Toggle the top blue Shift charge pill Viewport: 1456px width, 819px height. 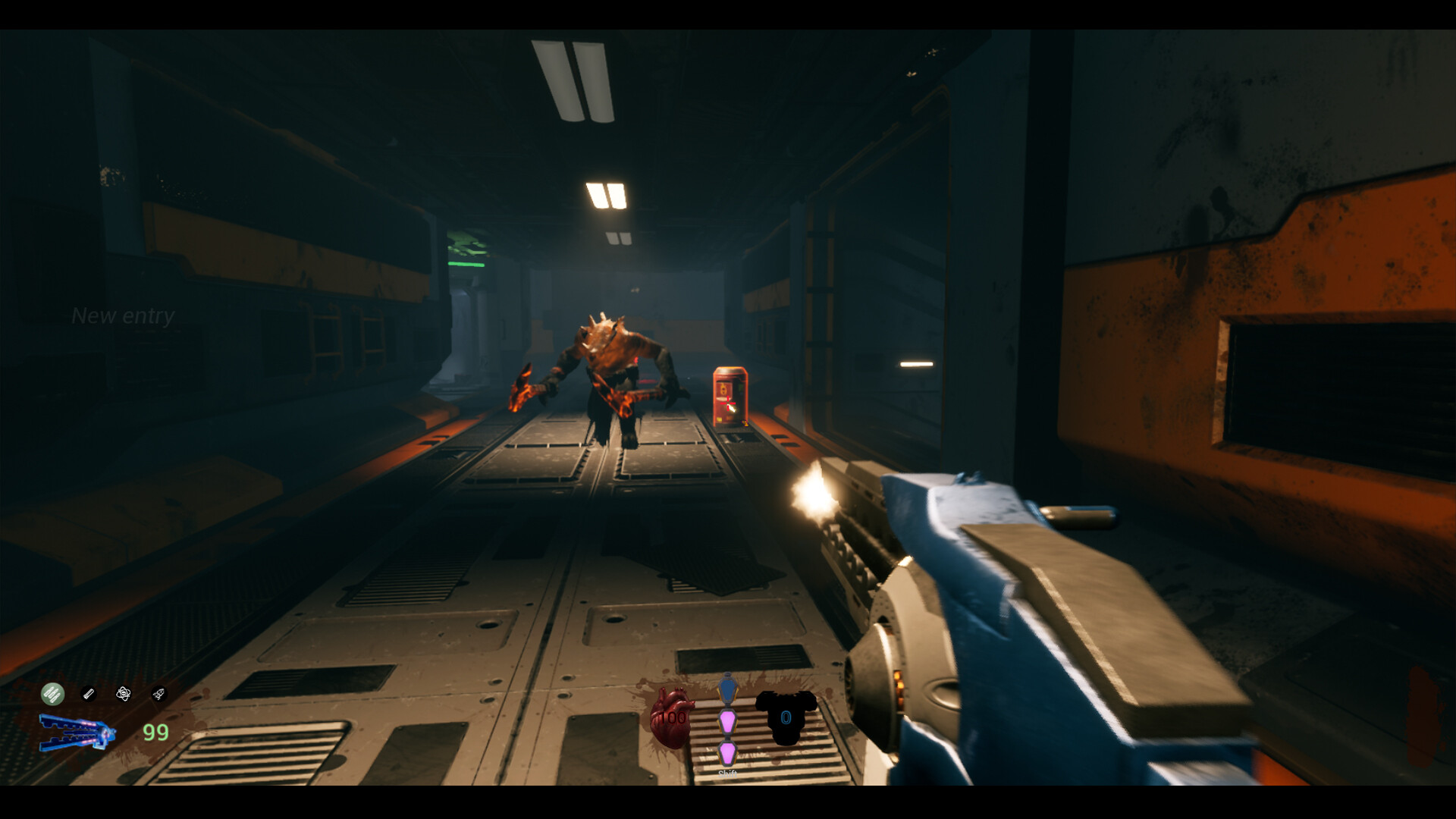point(728,689)
